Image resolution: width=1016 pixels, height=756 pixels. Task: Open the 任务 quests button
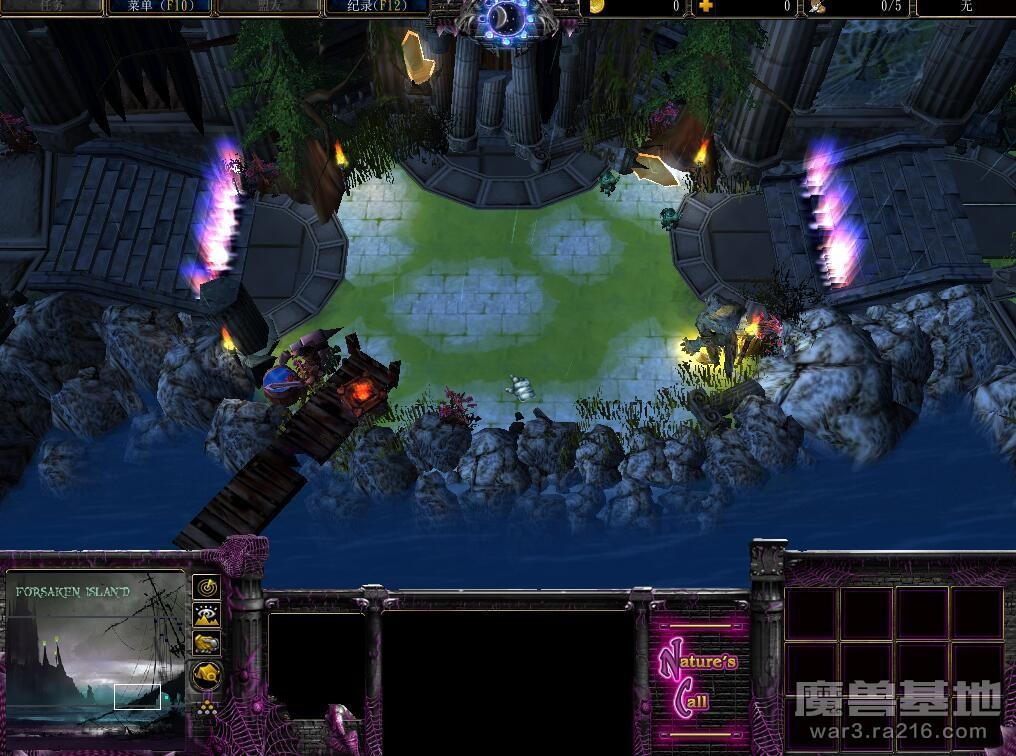[x=51, y=7]
